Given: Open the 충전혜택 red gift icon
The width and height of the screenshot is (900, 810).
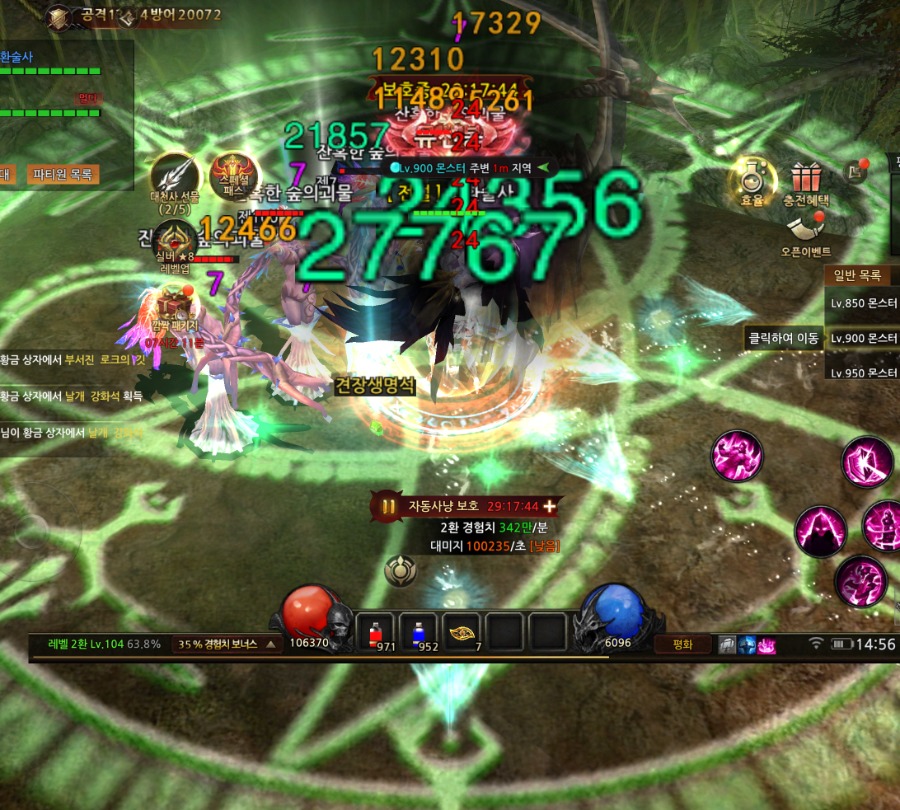Looking at the screenshot, I should point(805,178).
